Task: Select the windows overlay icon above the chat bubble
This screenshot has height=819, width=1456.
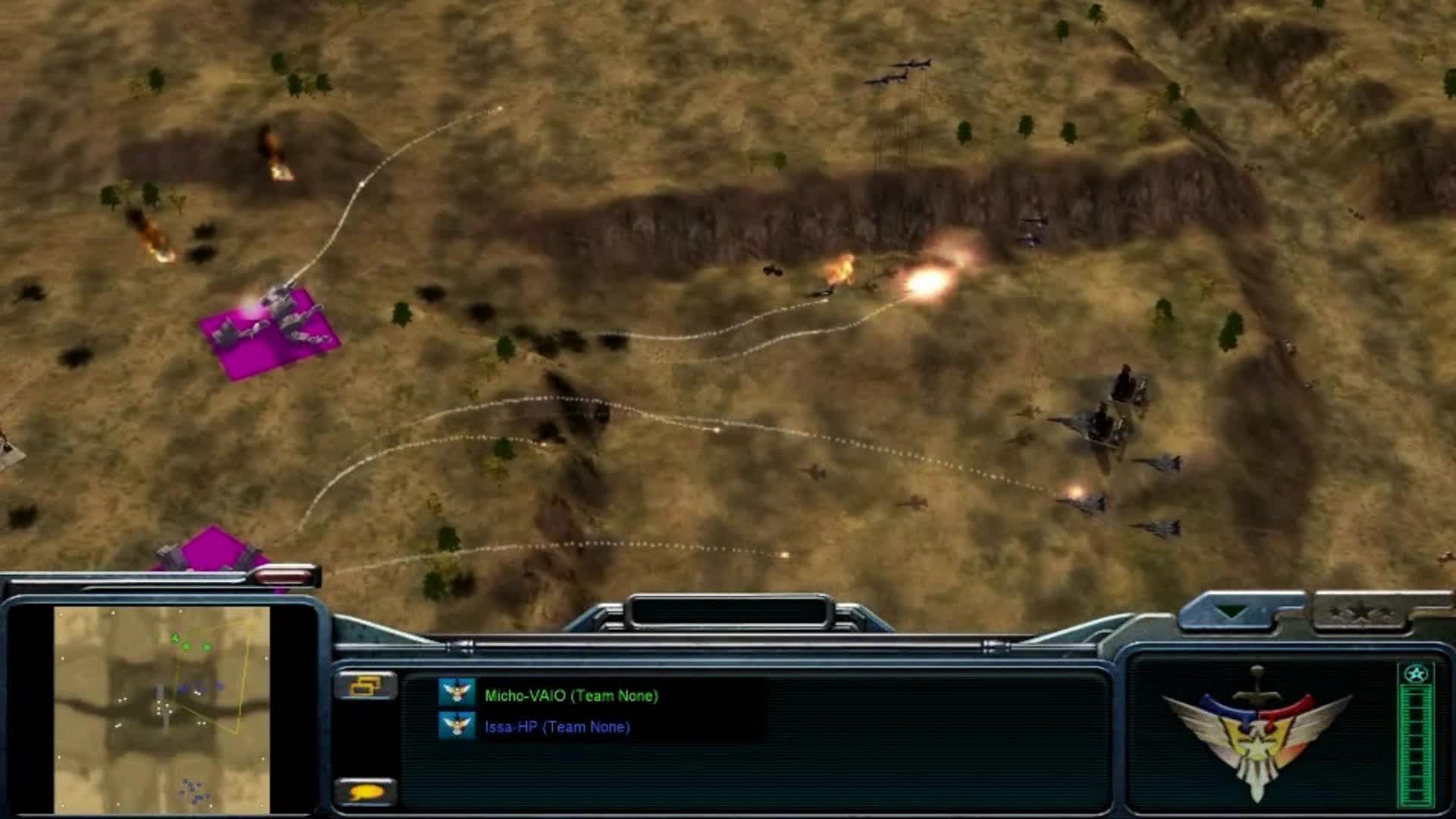Action: [x=366, y=686]
